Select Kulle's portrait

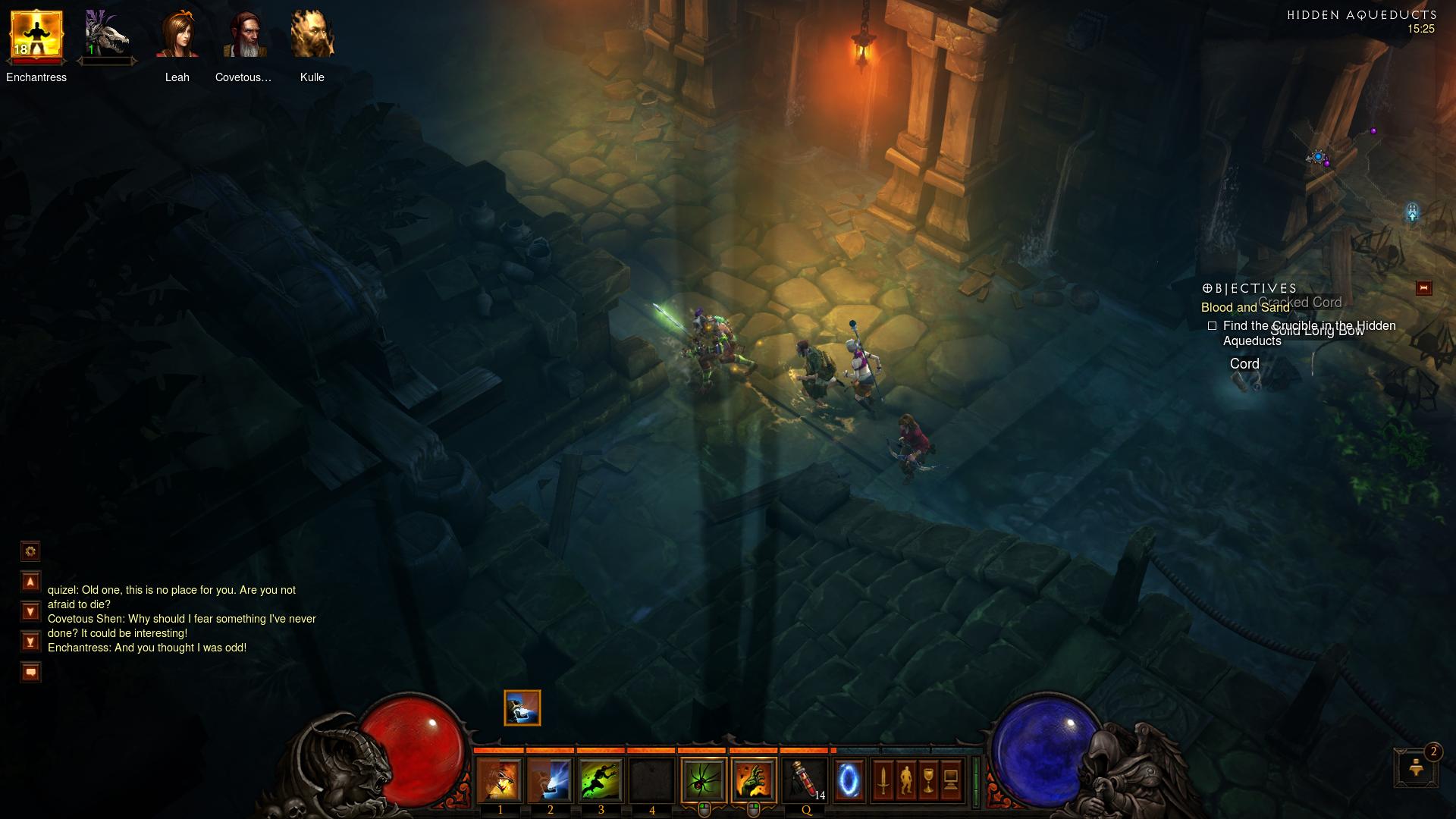coord(312,36)
